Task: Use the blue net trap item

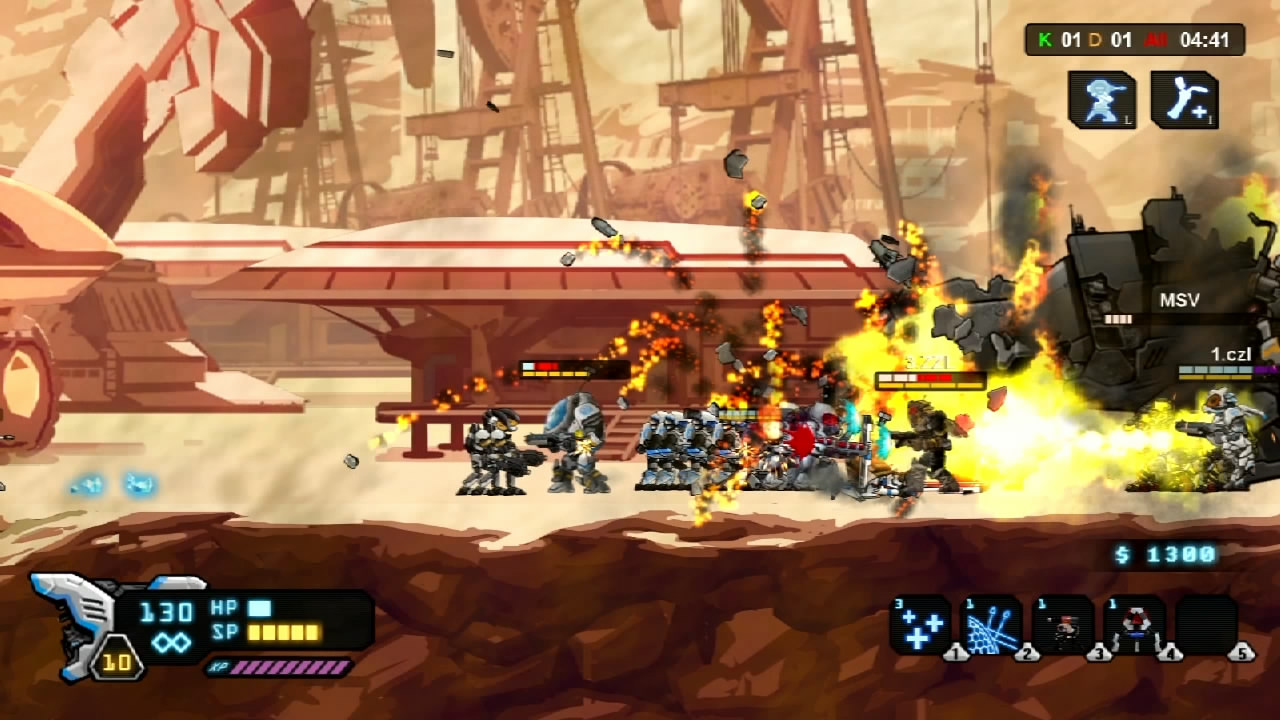Action: (x=991, y=625)
